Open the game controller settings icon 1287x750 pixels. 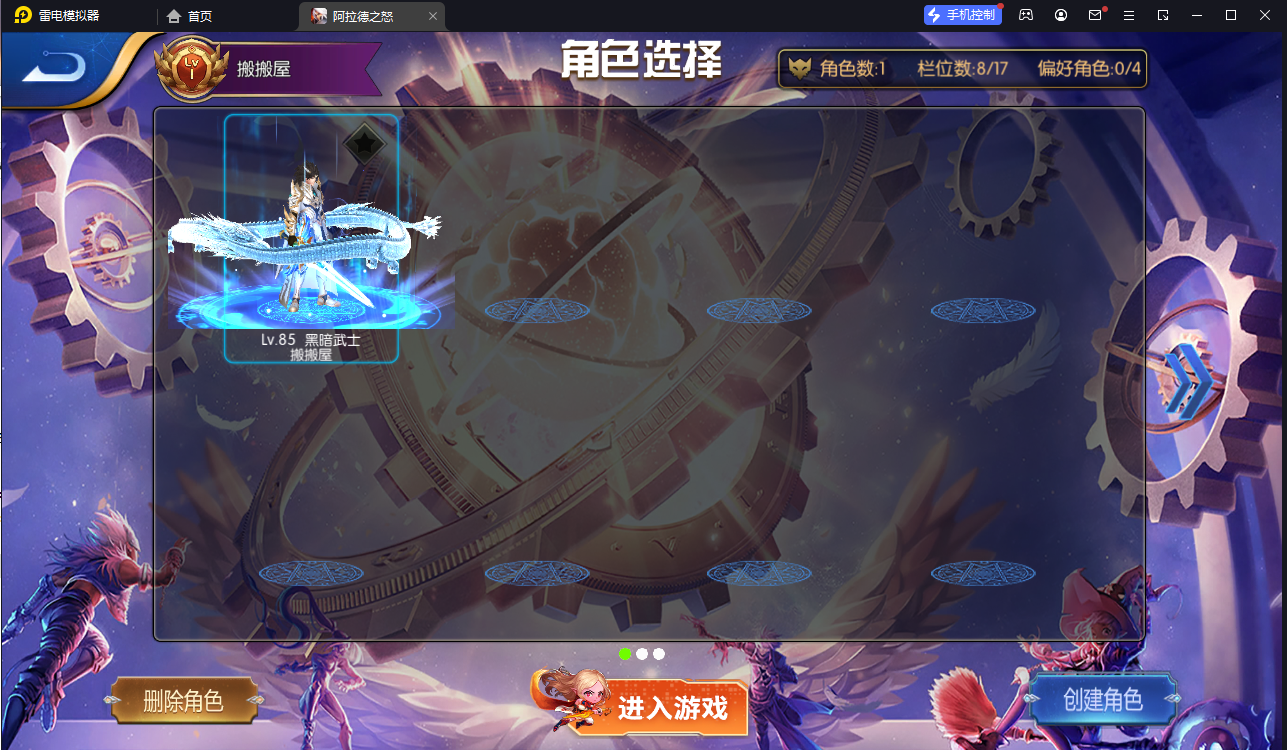(x=1025, y=15)
